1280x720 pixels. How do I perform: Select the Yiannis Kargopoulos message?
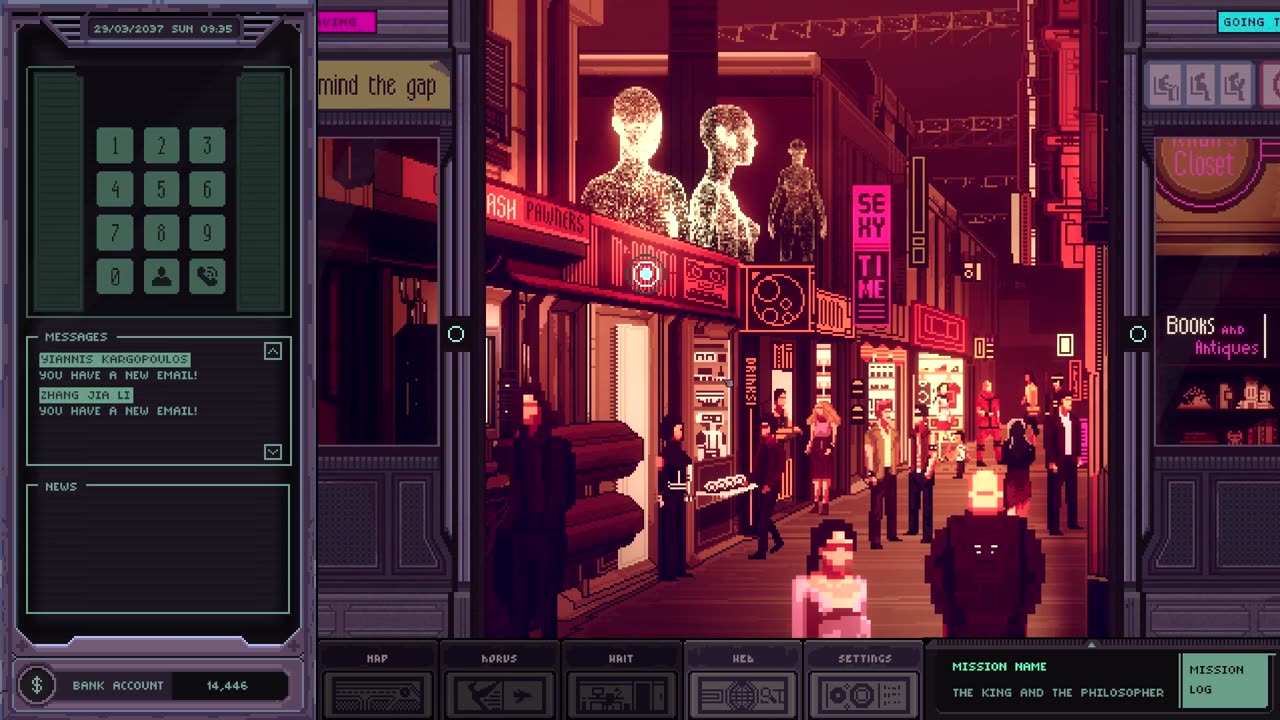click(x=114, y=359)
